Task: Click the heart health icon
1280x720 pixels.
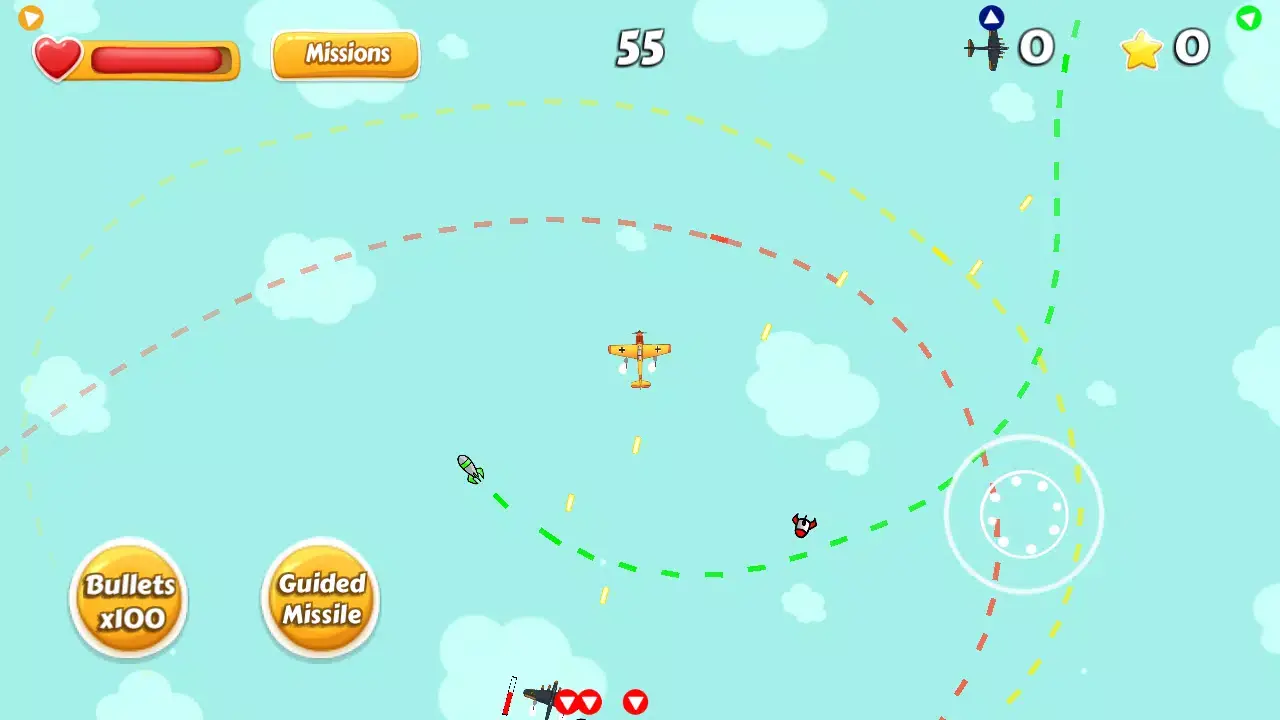Action: (58, 58)
